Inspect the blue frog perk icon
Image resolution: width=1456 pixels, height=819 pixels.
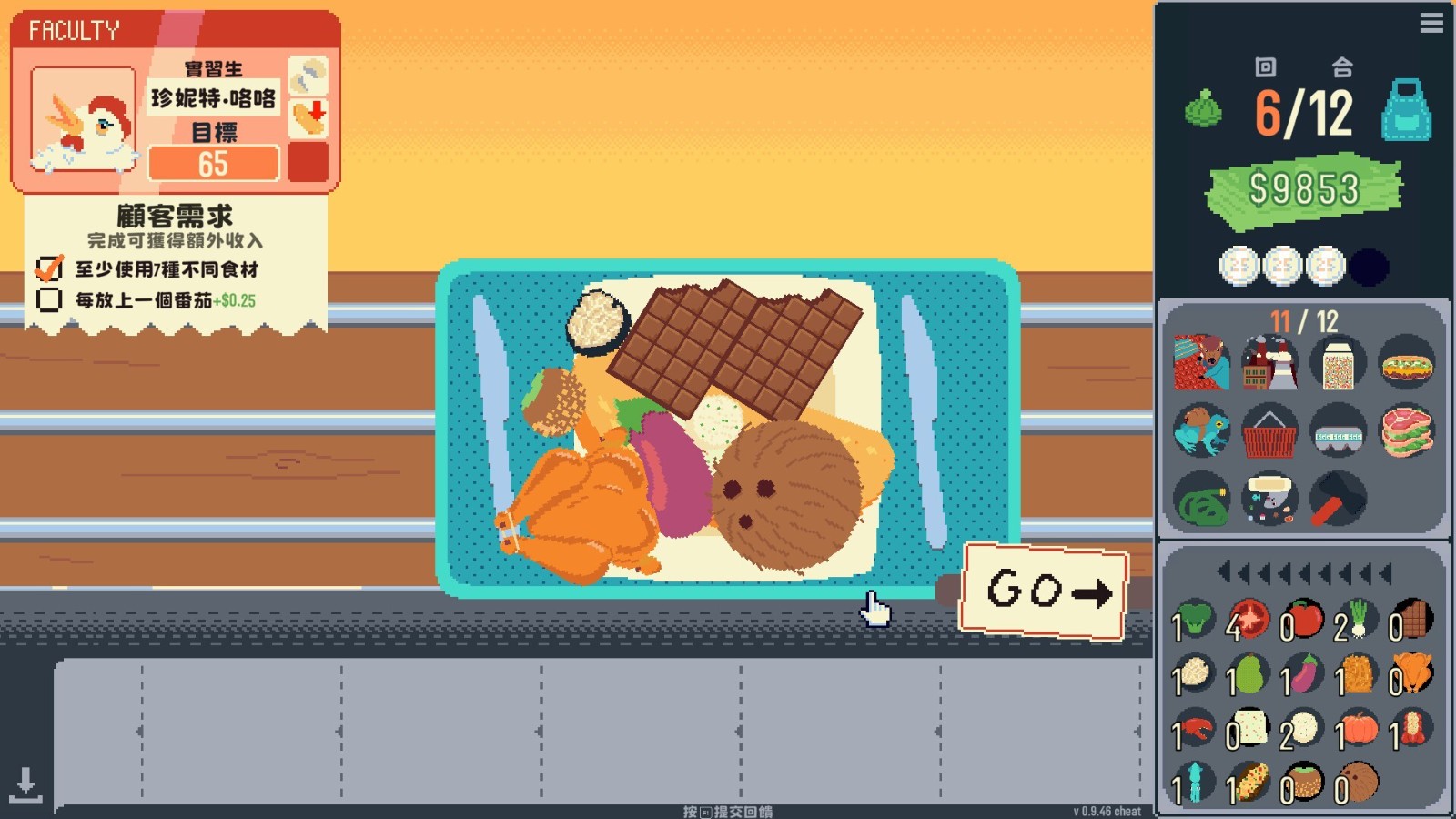click(1201, 430)
